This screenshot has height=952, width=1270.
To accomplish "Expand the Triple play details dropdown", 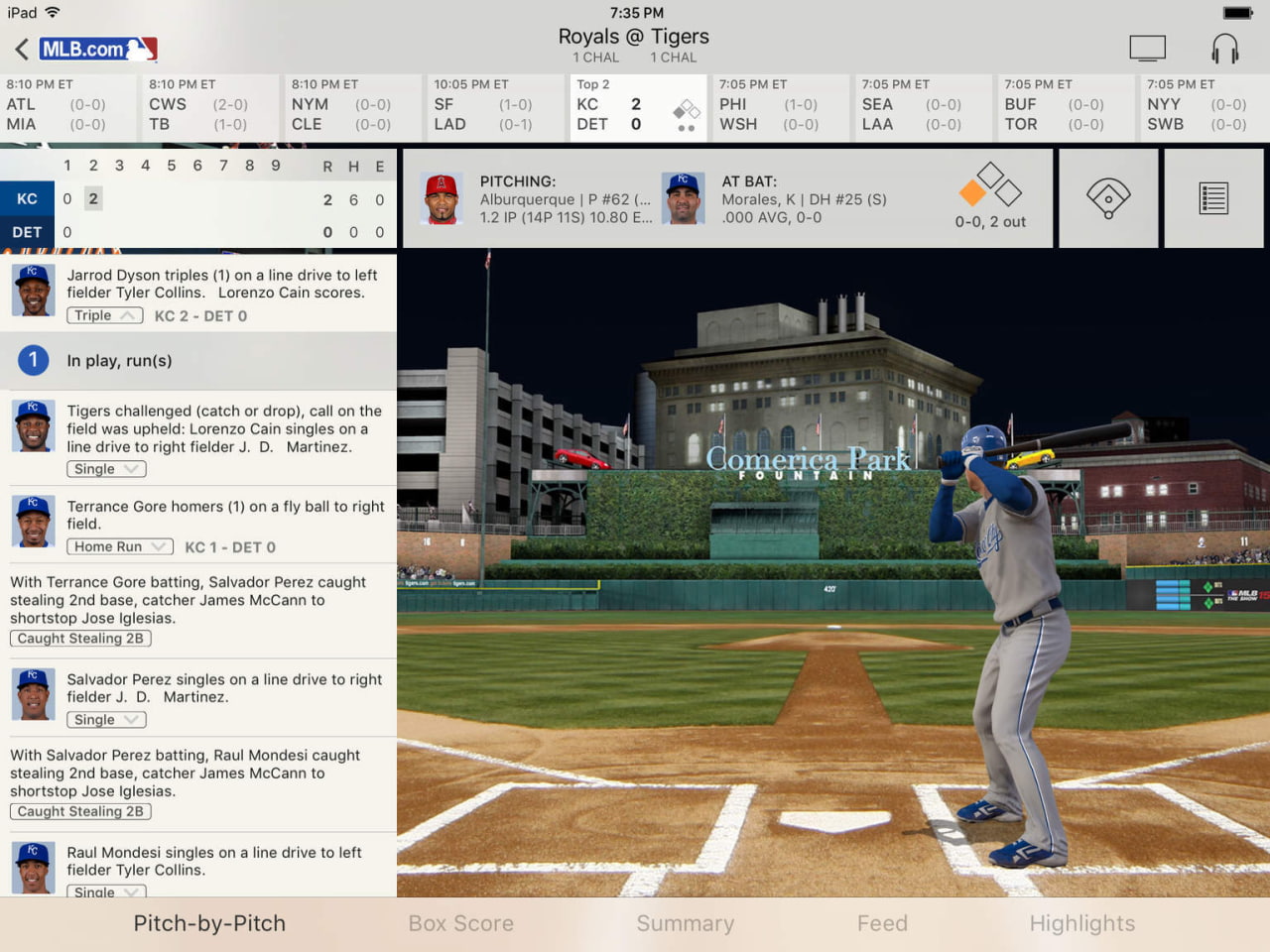I will coord(104,315).
